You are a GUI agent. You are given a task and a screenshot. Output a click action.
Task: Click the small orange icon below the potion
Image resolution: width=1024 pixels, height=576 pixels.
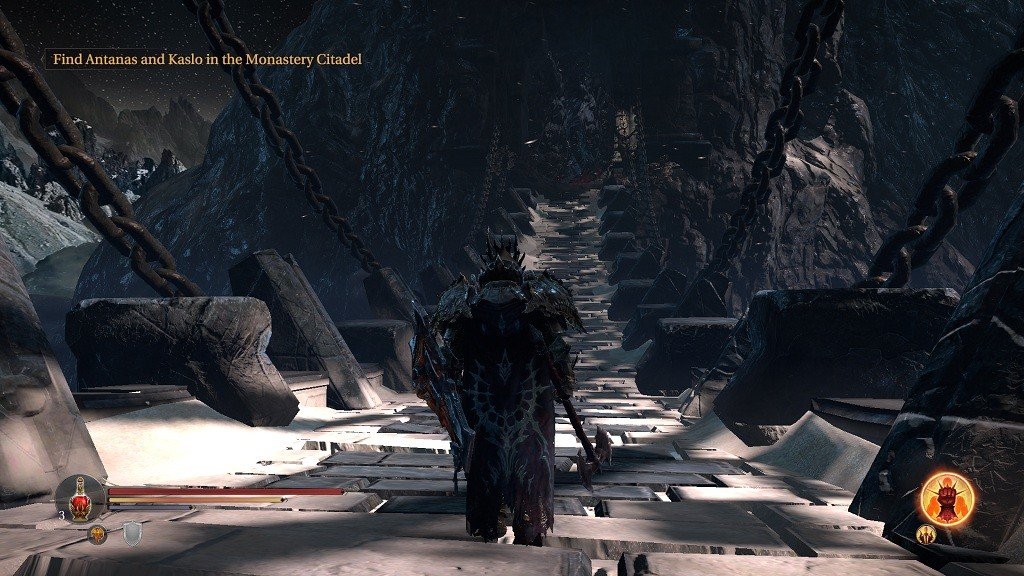(x=98, y=534)
